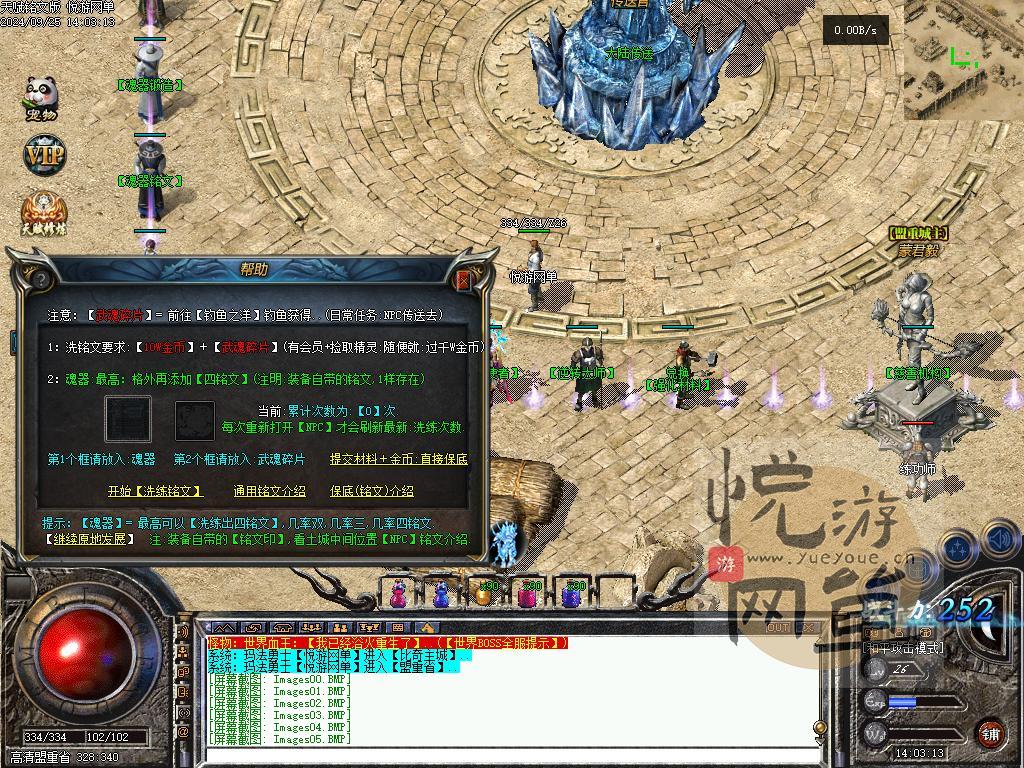Image resolution: width=1024 pixels, height=768 pixels.
Task: Click the chat input field
Action: click(x=500, y=755)
